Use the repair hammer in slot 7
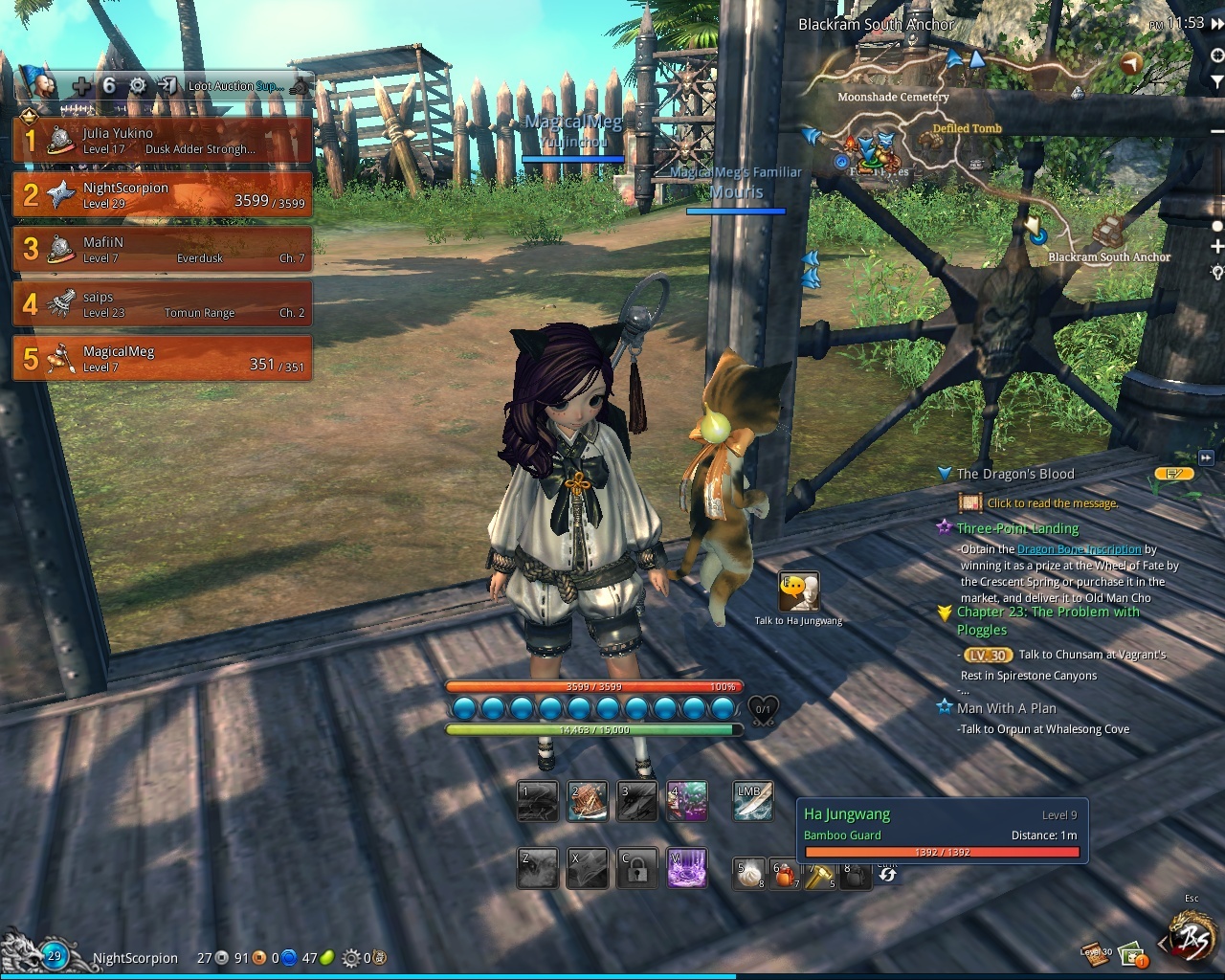The height and width of the screenshot is (980, 1225). coord(819,874)
